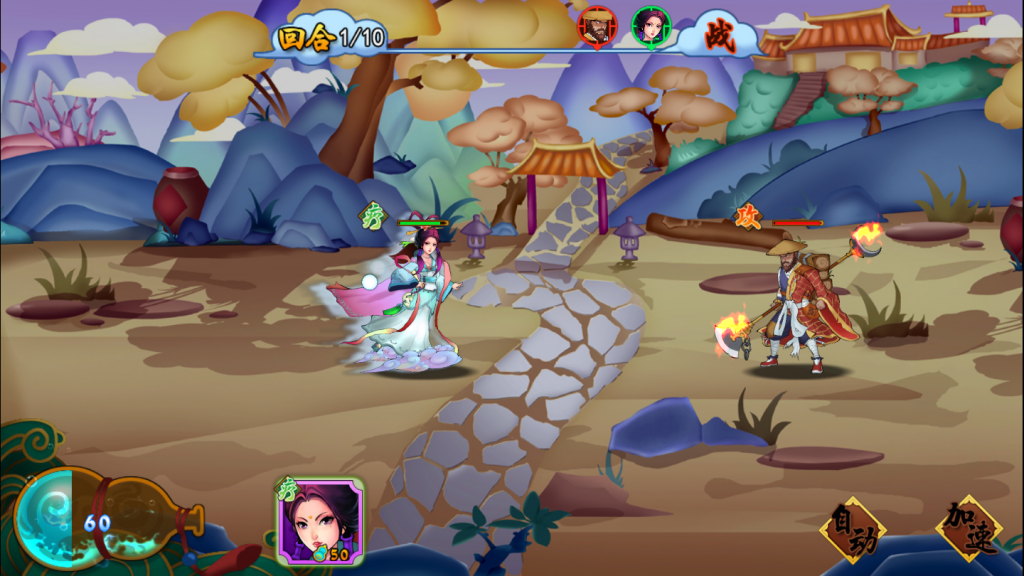Viewport: 1024px width, 576px height.
Task: Click the red 战 battle emblem
Action: (720, 37)
